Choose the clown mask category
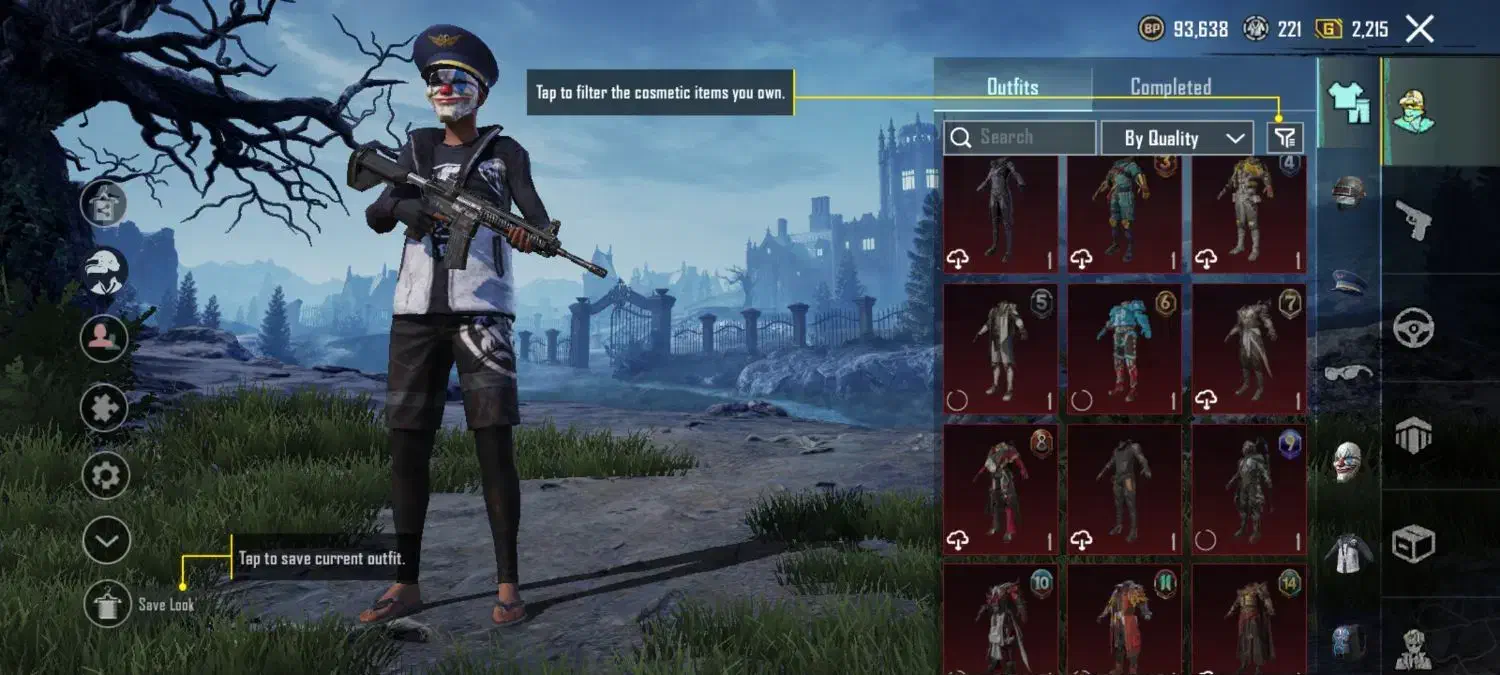Viewport: 1500px width, 675px height. click(x=1348, y=462)
